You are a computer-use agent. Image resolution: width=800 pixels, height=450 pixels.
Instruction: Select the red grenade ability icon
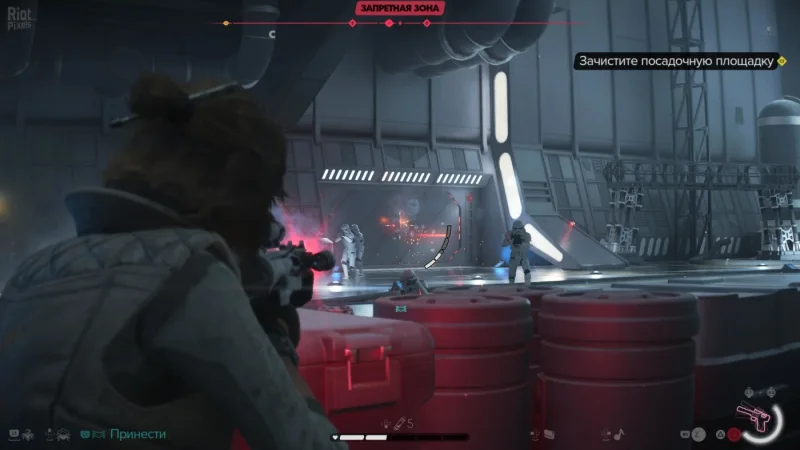(x=734, y=435)
